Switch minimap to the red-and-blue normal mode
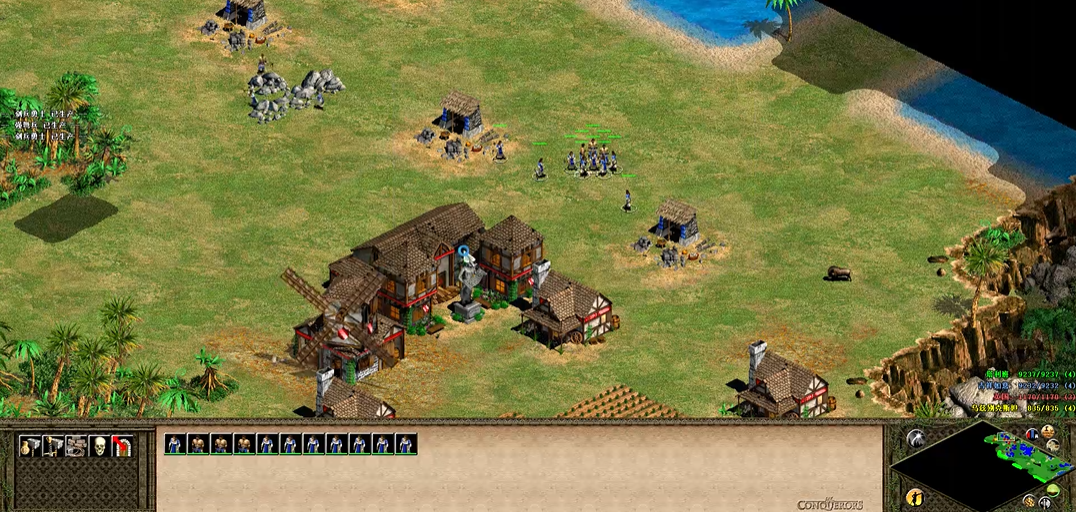This screenshot has width=1076, height=512. click(1032, 435)
